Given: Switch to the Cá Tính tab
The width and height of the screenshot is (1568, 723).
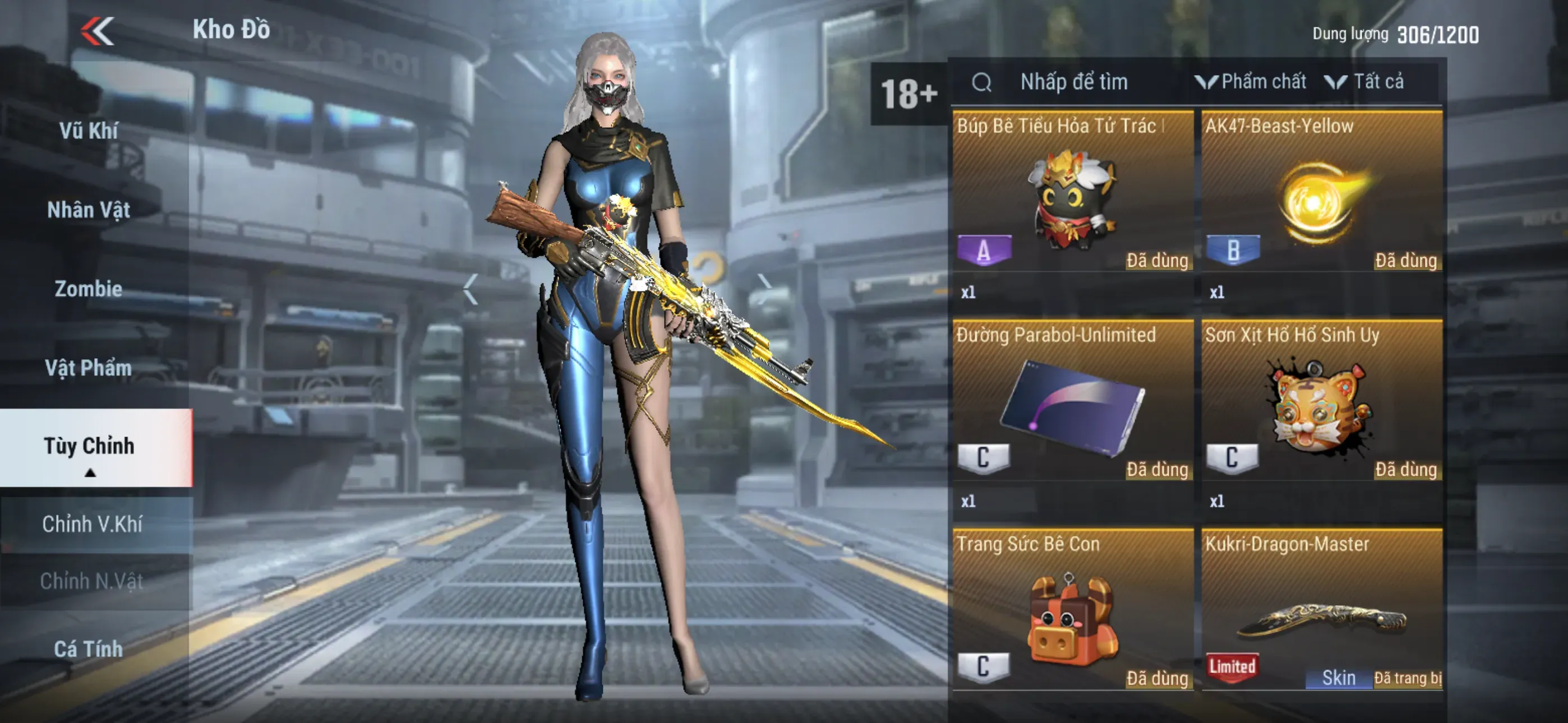Looking at the screenshot, I should (x=89, y=650).
